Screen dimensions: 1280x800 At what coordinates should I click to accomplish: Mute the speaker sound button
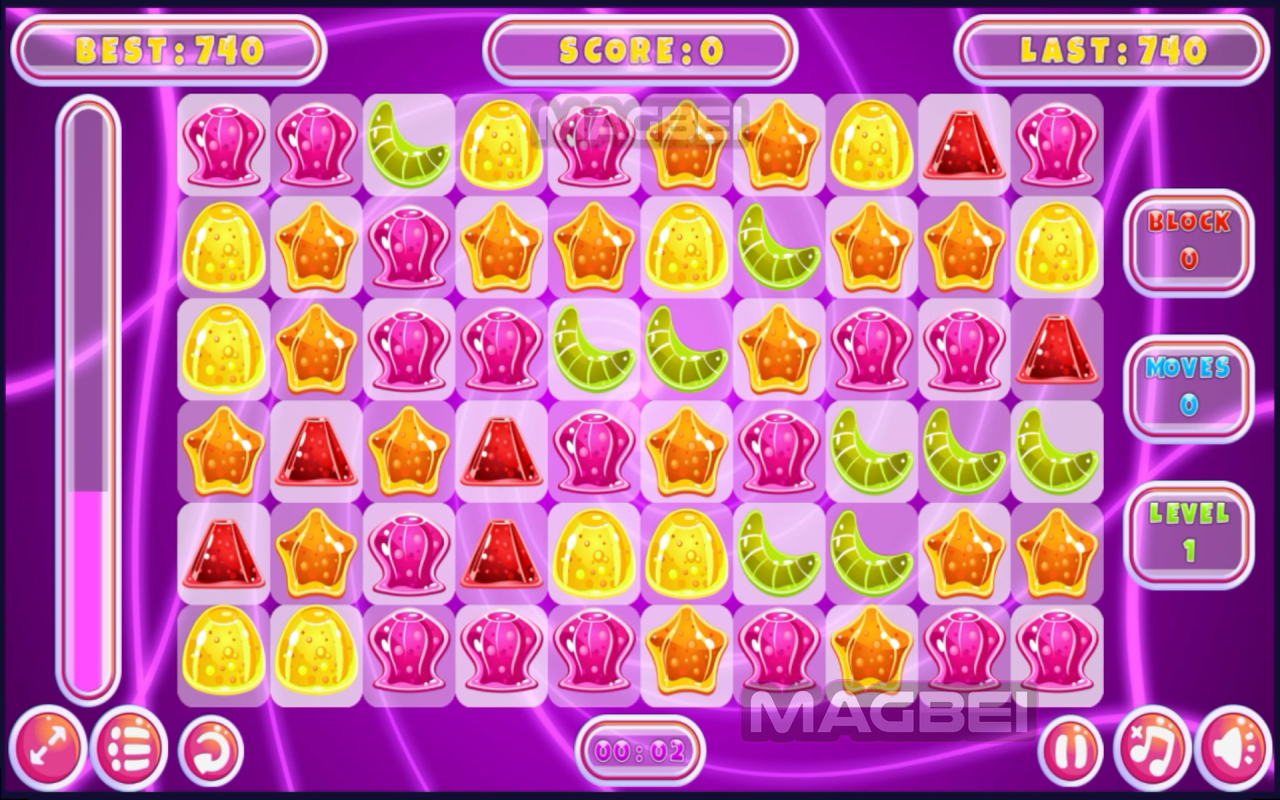(x=1231, y=750)
